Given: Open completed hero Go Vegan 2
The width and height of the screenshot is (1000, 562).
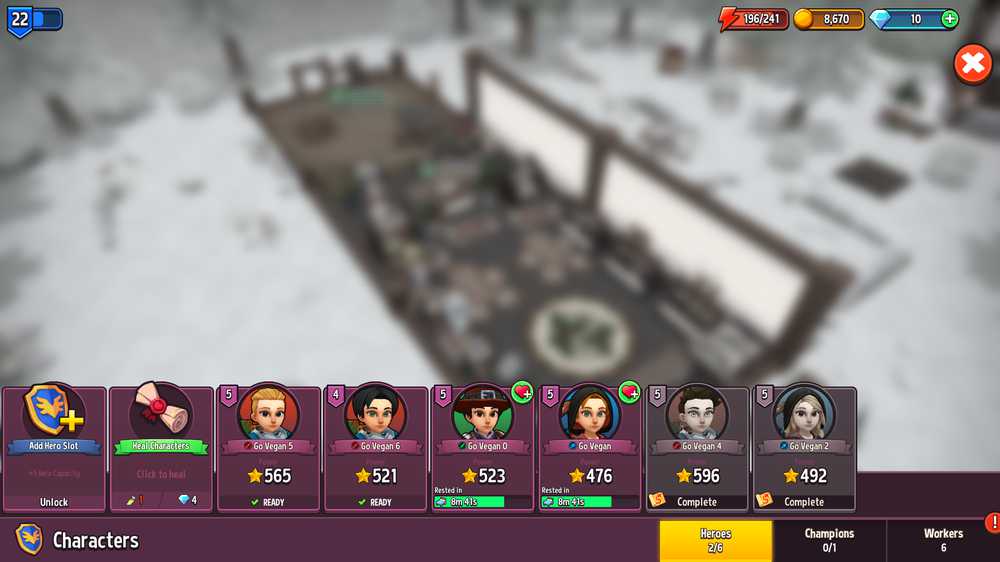Looking at the screenshot, I should pos(804,448).
